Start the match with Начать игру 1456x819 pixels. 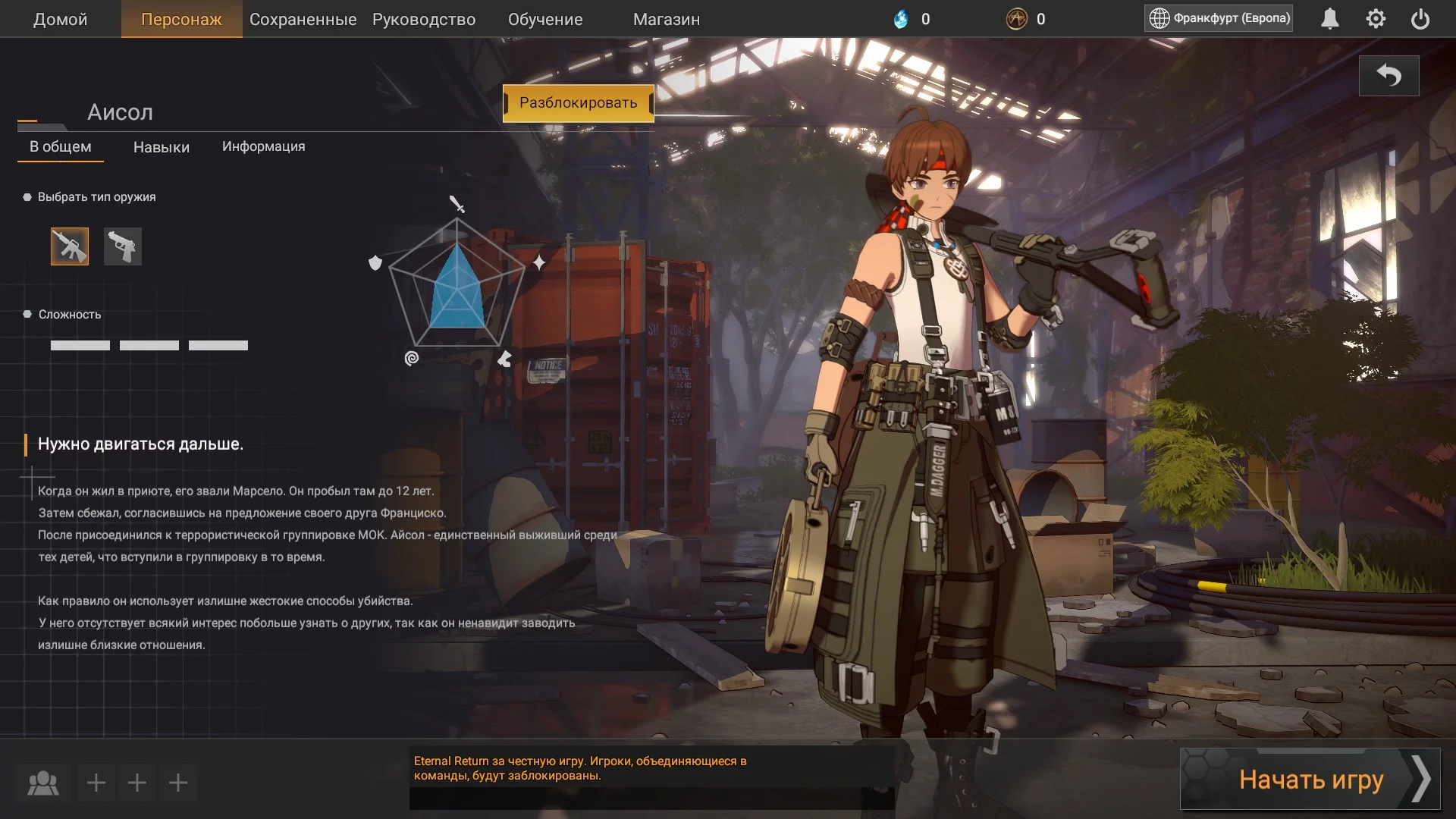tap(1310, 779)
